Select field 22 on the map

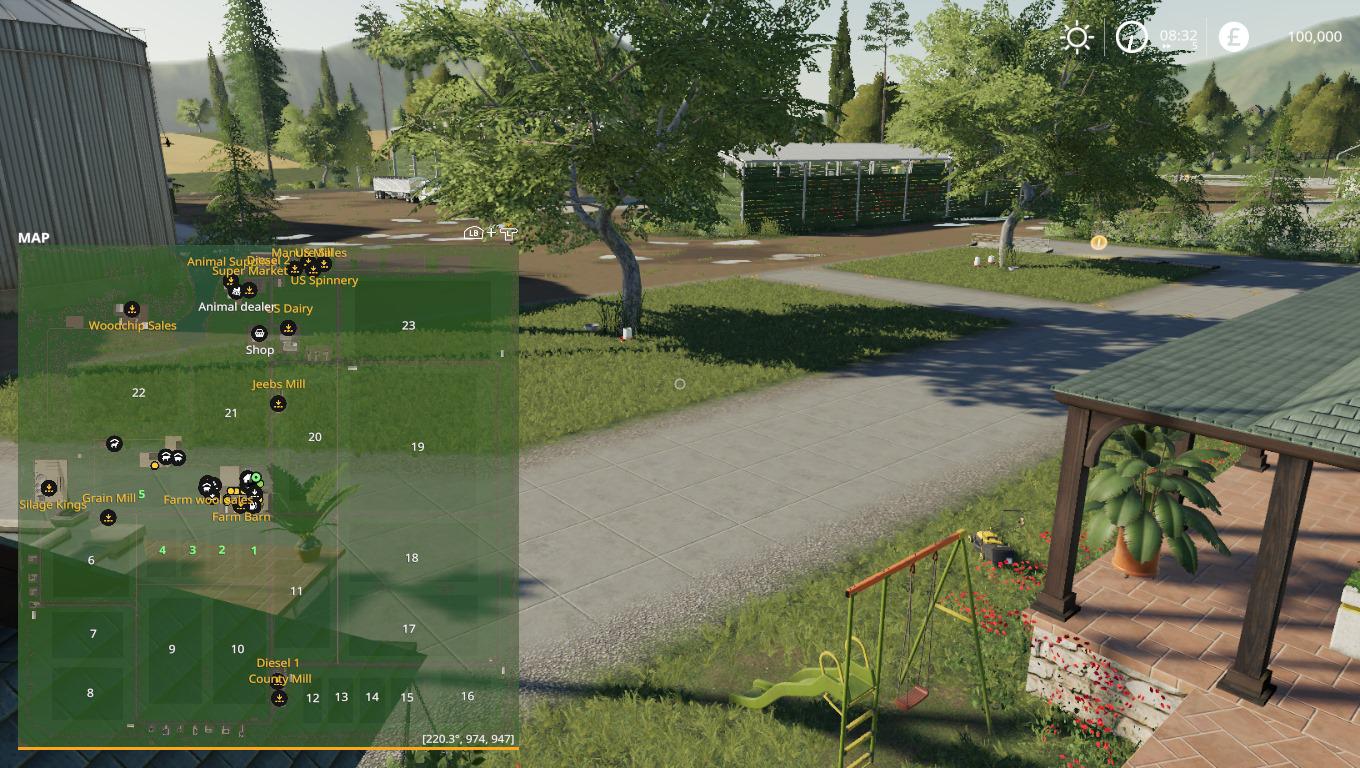pos(138,392)
